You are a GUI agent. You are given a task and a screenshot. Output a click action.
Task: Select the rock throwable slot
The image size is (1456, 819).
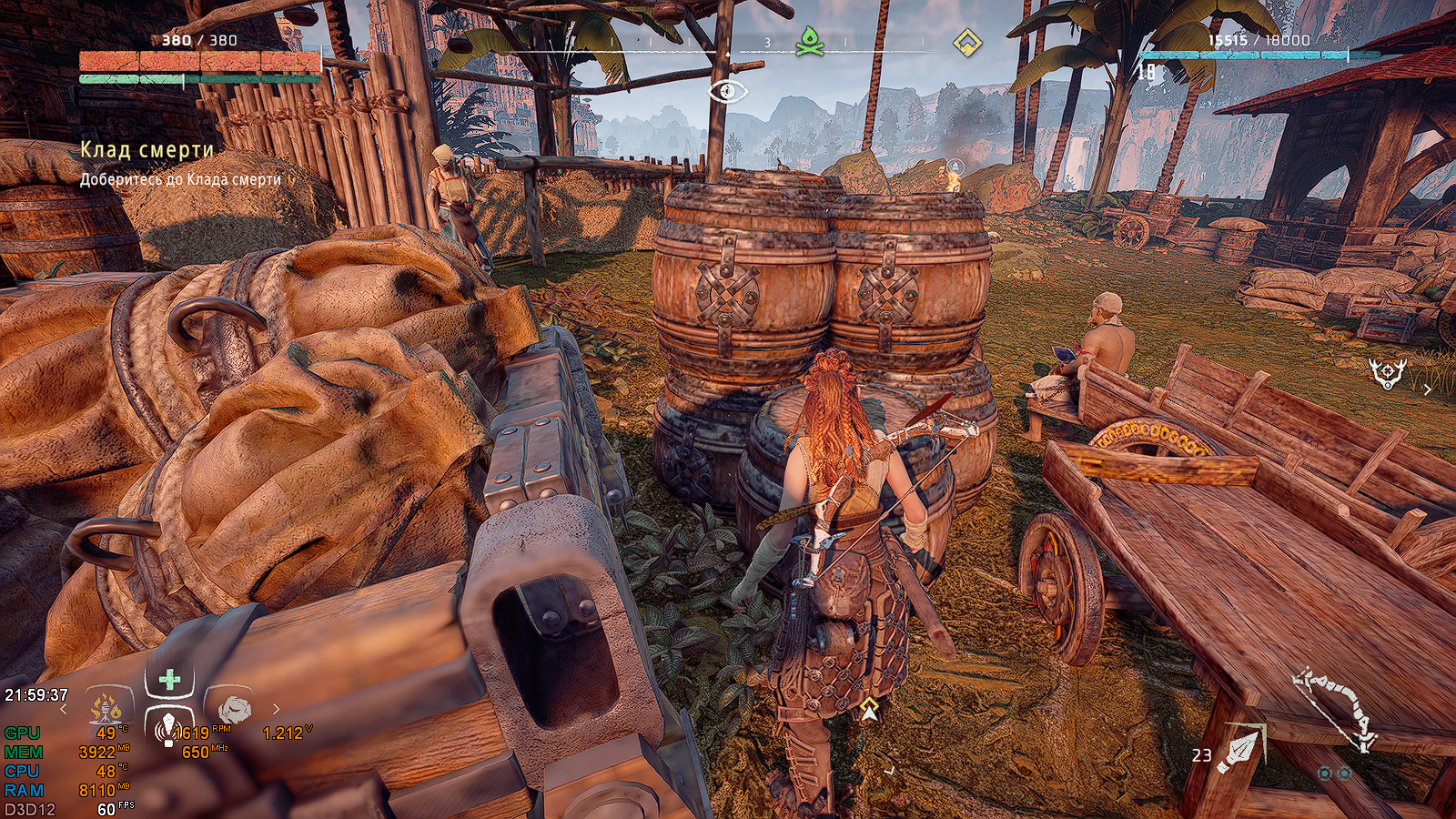[x=234, y=707]
